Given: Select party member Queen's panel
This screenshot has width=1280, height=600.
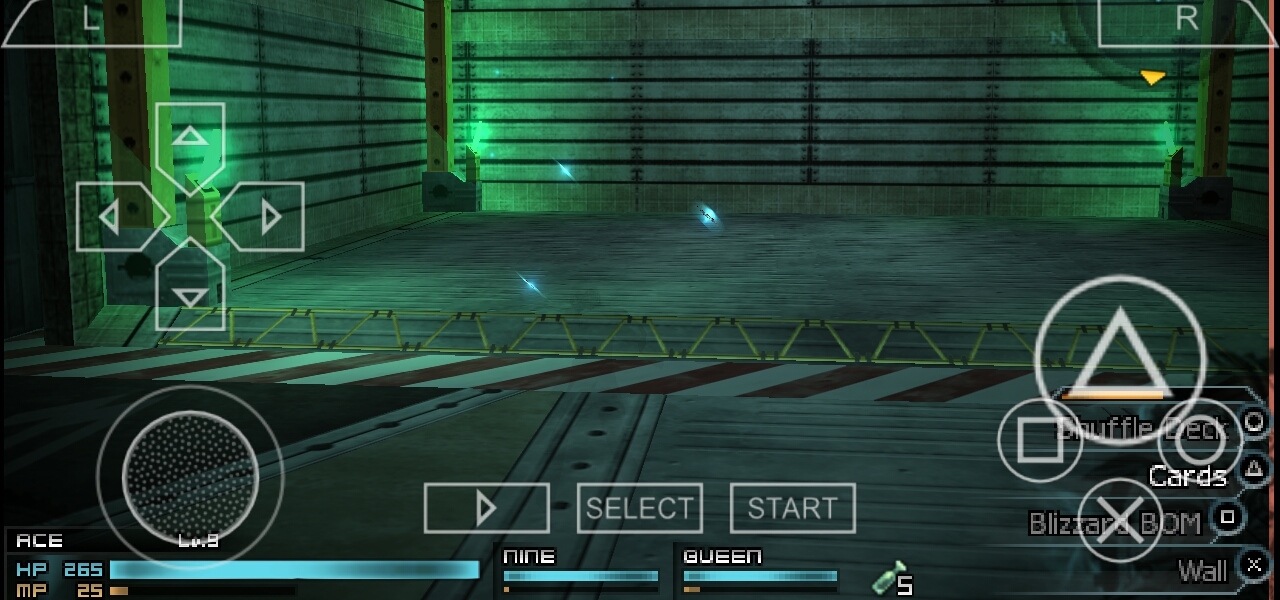Looking at the screenshot, I should pos(760,570).
